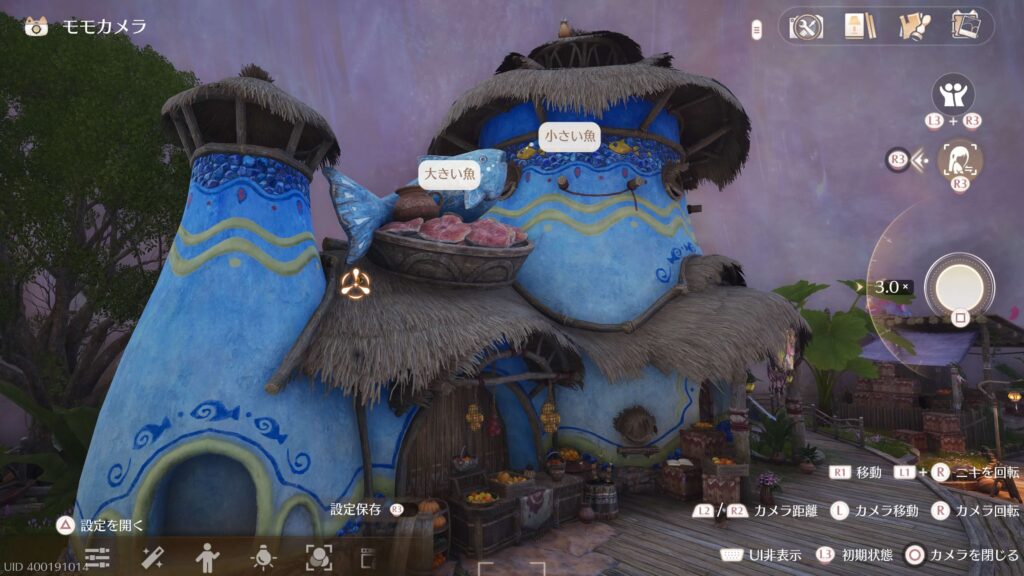Viewport: 1024px width, 576px height.
Task: Click the collapsed menu pill handle
Action: pos(757,30)
